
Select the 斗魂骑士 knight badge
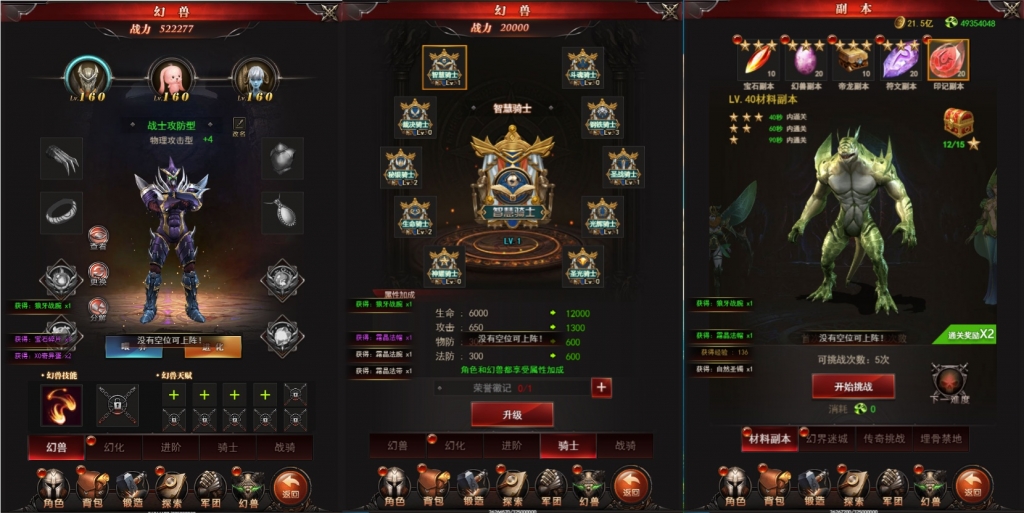581,68
